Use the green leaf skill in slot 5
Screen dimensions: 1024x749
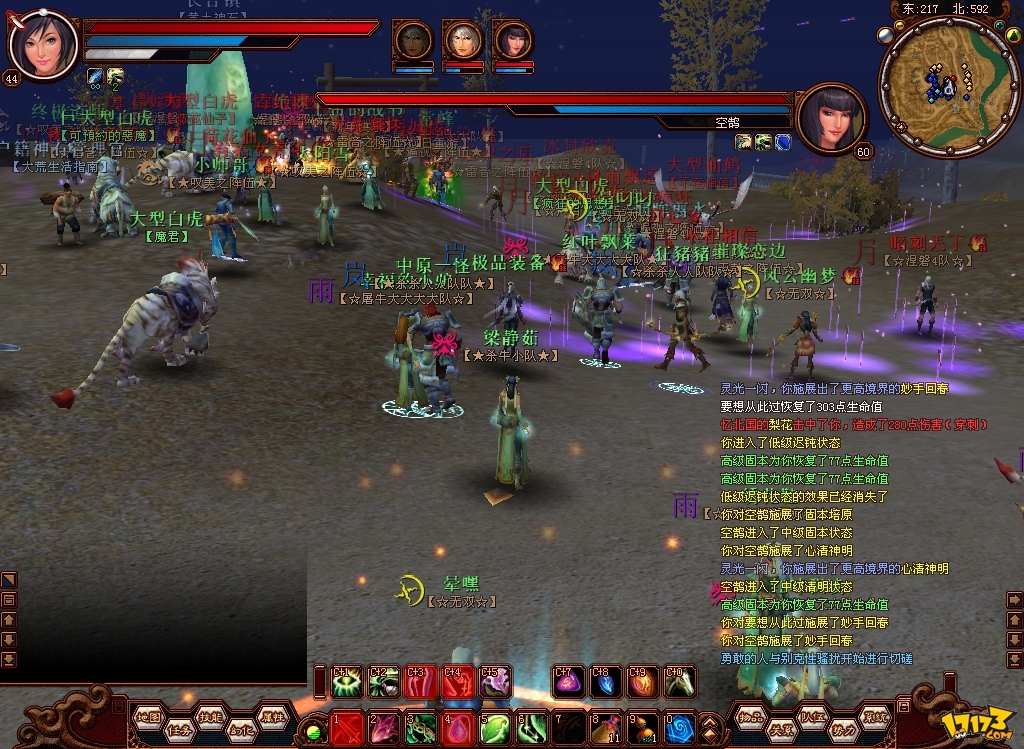pos(495,727)
